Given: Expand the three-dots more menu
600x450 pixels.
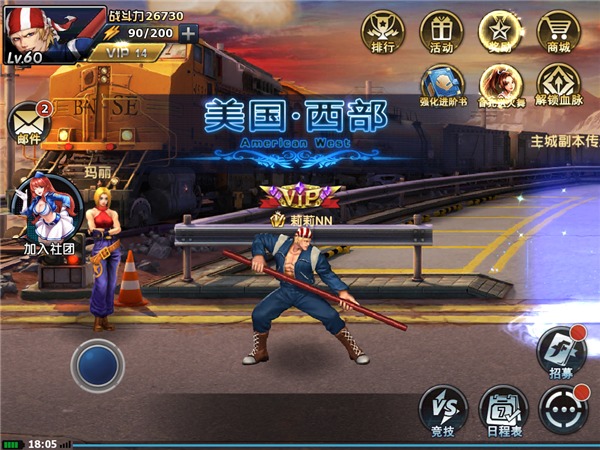Looking at the screenshot, I should coord(562,407).
